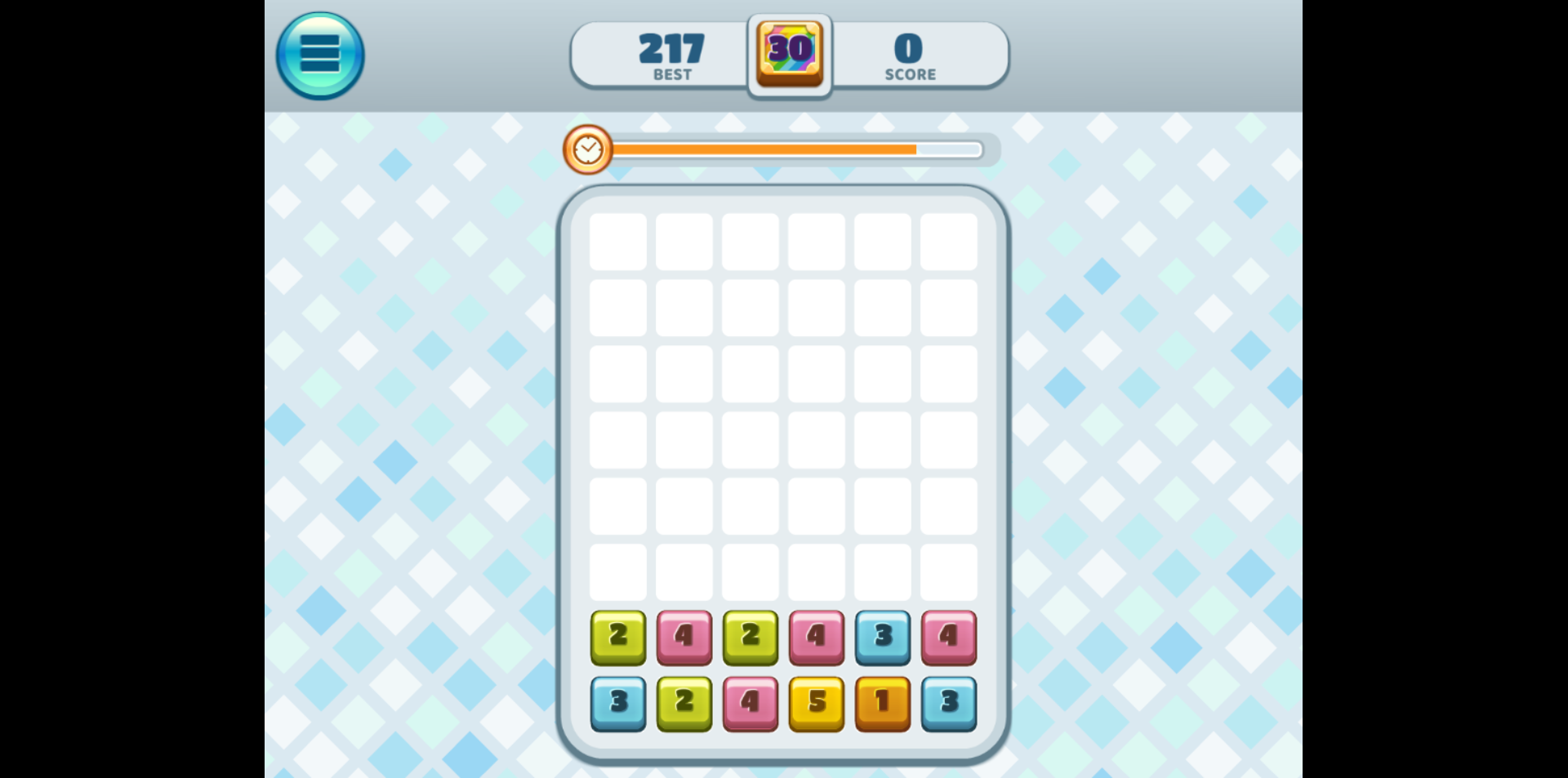Viewport: 1568px width, 778px height.
Task: Click the pink 4 tile at the far right
Action: 948,638
